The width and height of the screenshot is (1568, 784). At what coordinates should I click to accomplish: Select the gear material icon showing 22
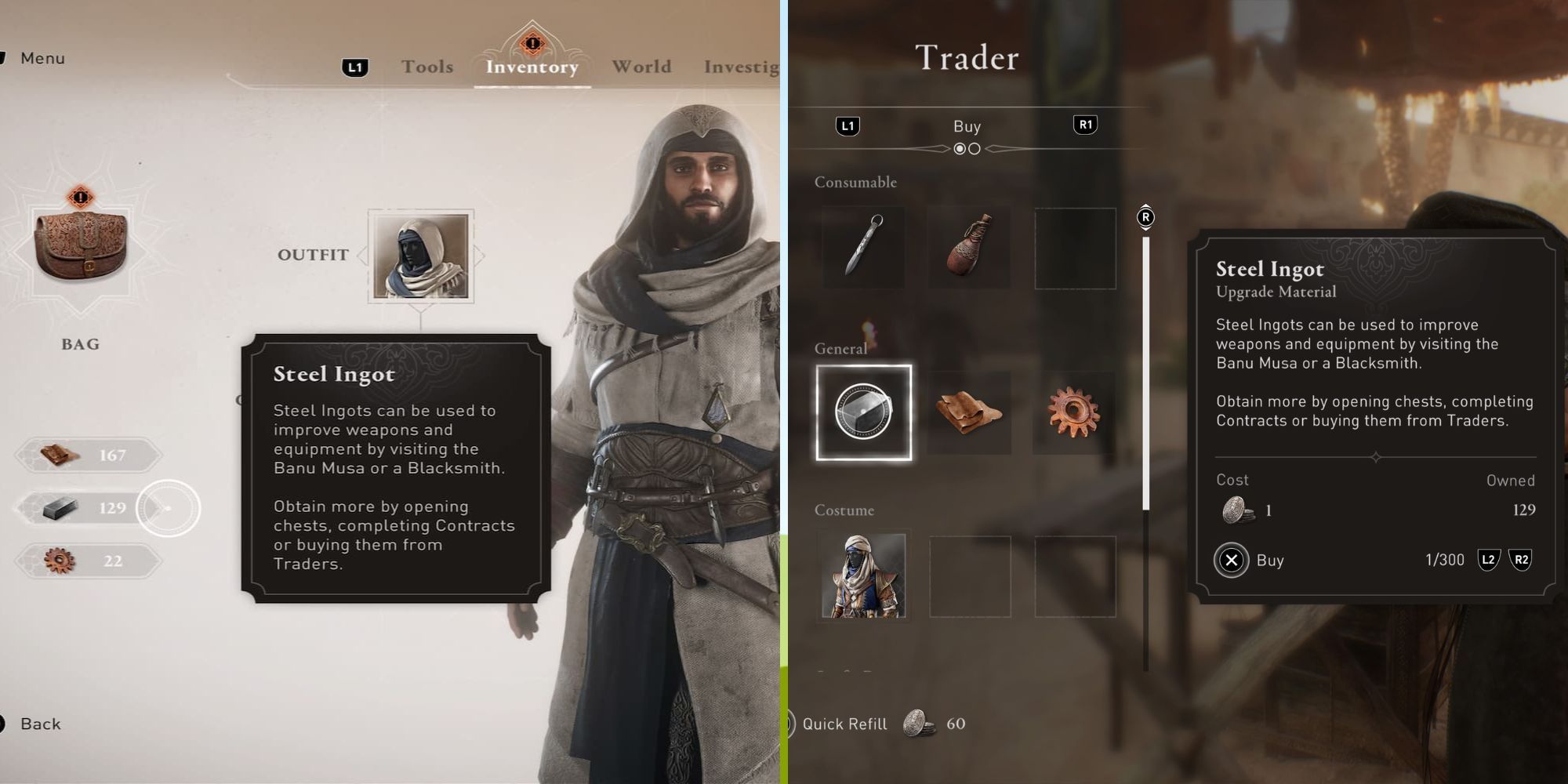(x=86, y=561)
